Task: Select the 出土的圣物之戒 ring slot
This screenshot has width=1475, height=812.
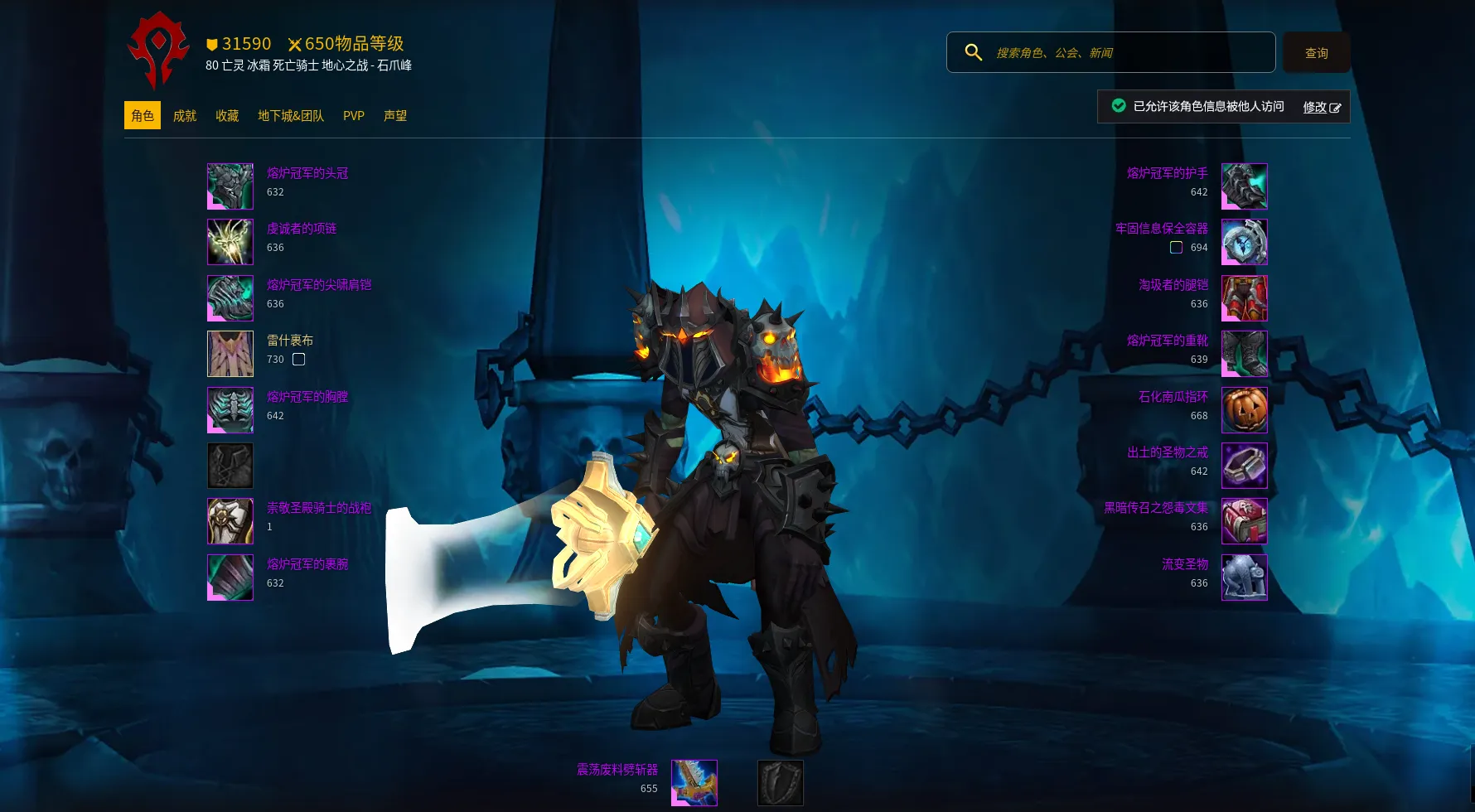Action: [x=1244, y=466]
